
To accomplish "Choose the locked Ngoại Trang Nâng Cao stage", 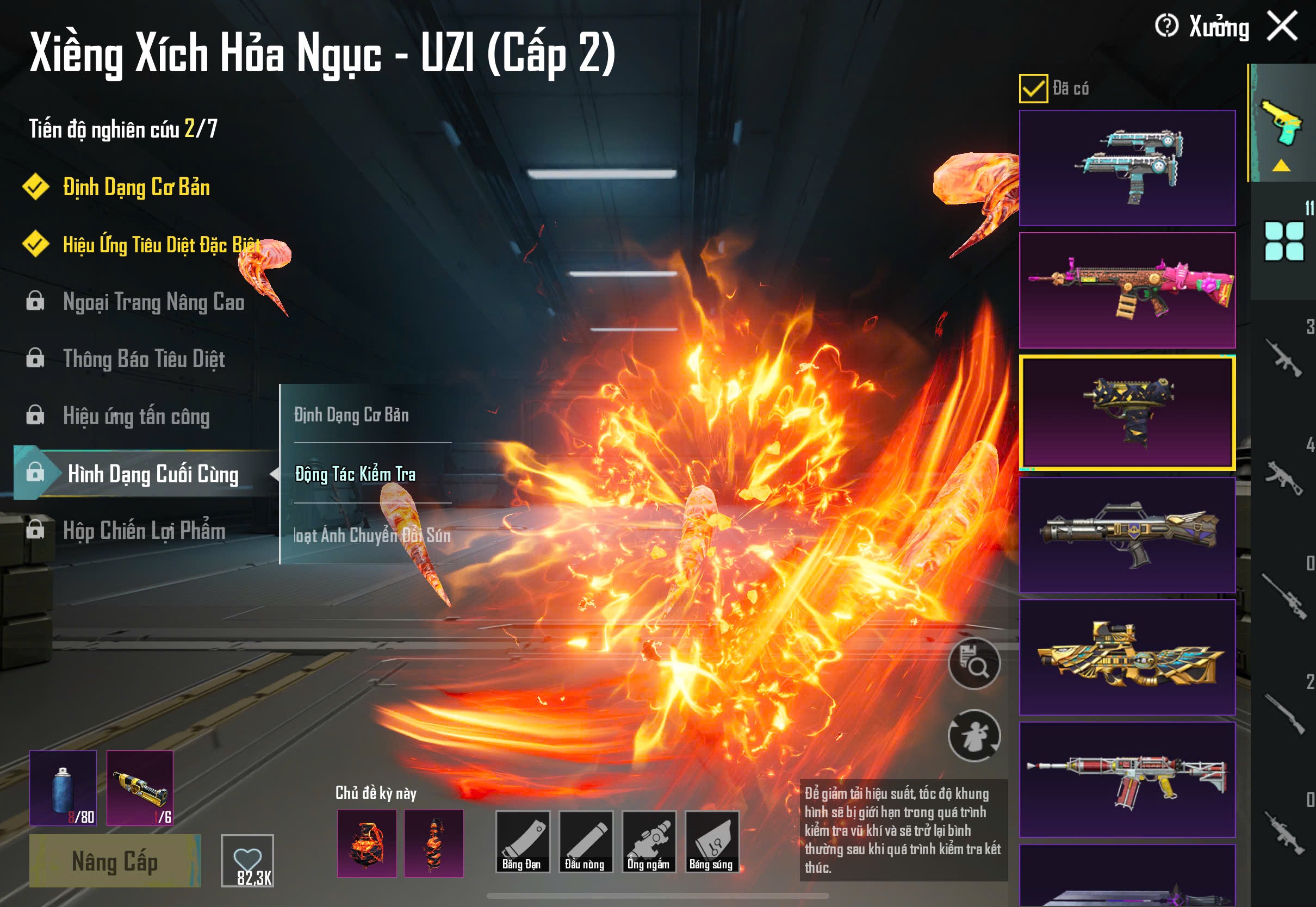I will pos(153,302).
